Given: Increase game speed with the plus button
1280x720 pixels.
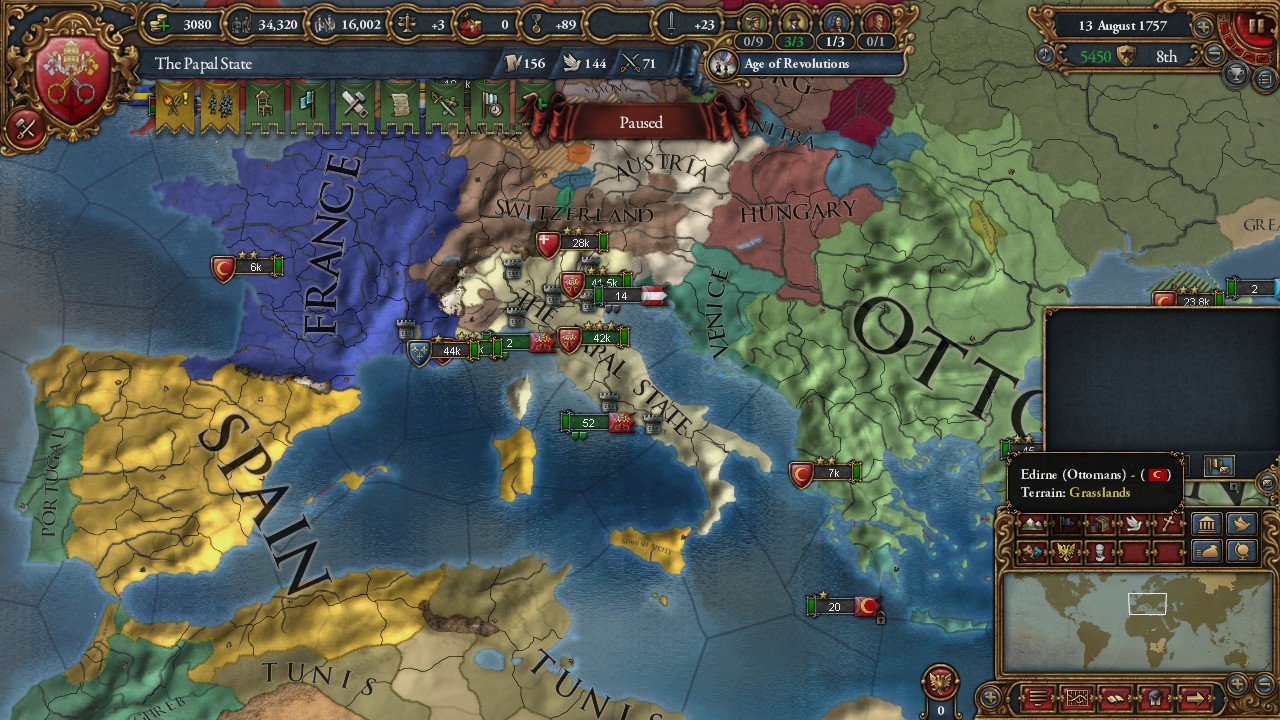Looking at the screenshot, I should click(x=1203, y=27).
